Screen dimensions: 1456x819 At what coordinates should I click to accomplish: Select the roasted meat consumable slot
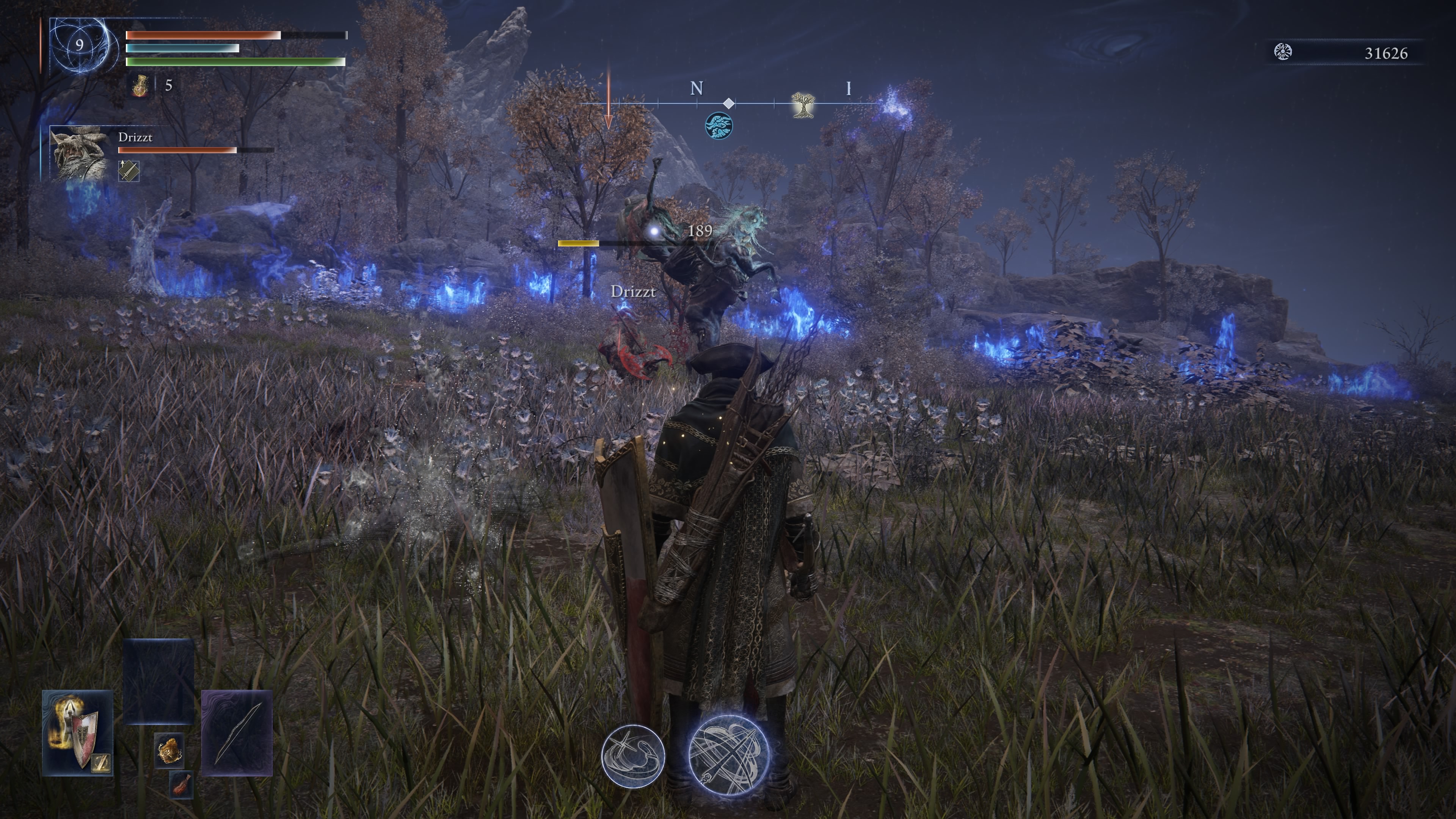181,784
